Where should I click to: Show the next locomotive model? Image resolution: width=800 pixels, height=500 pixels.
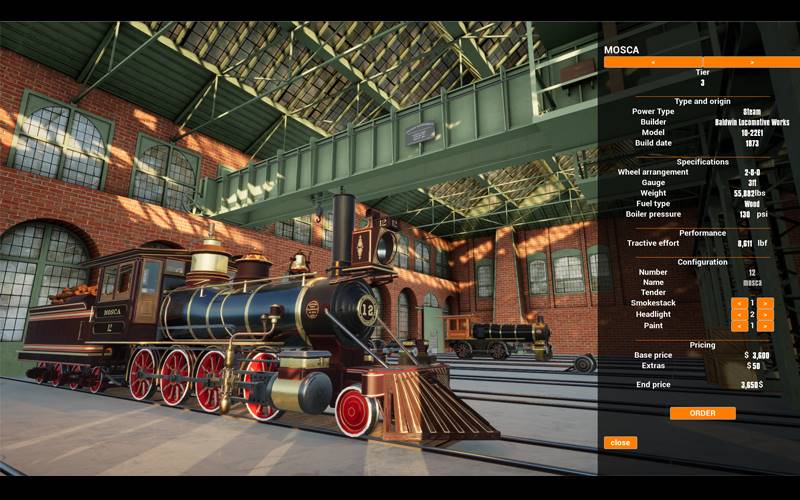(x=752, y=62)
